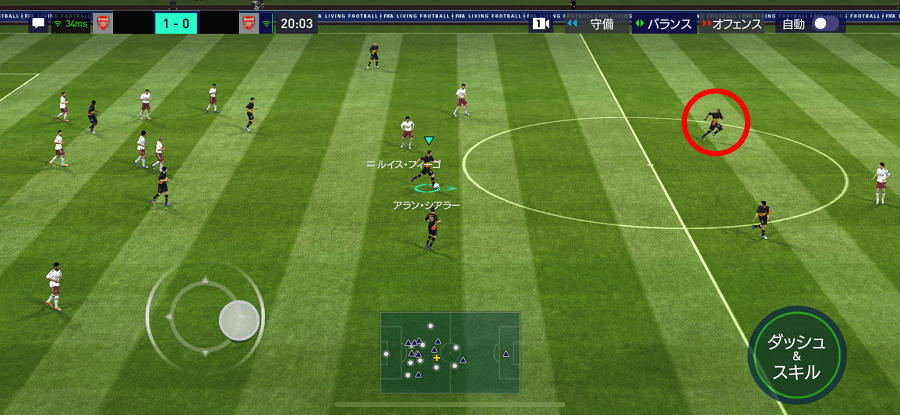Tap the virtual joystick knob
The width and height of the screenshot is (900, 415).
pos(239,320)
